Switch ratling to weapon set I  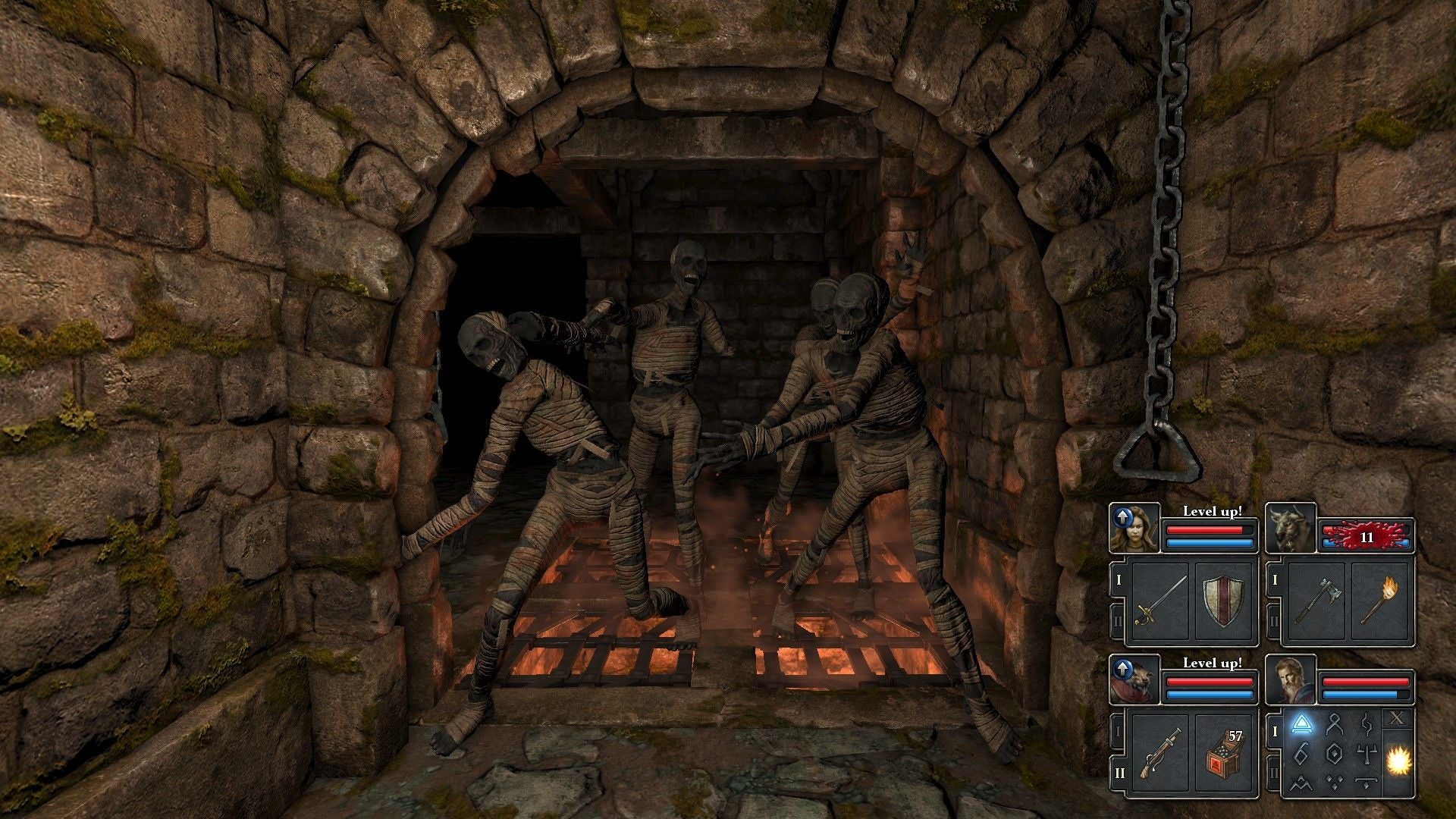(1118, 732)
